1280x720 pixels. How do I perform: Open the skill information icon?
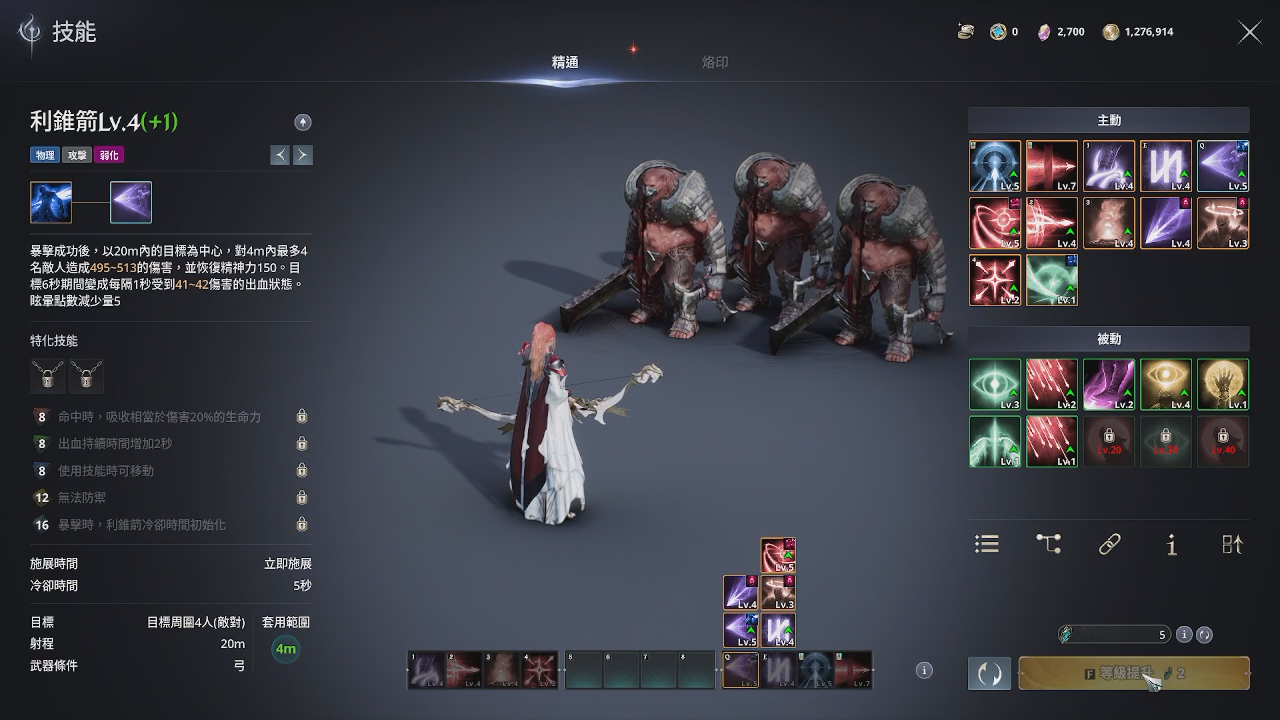point(1171,544)
